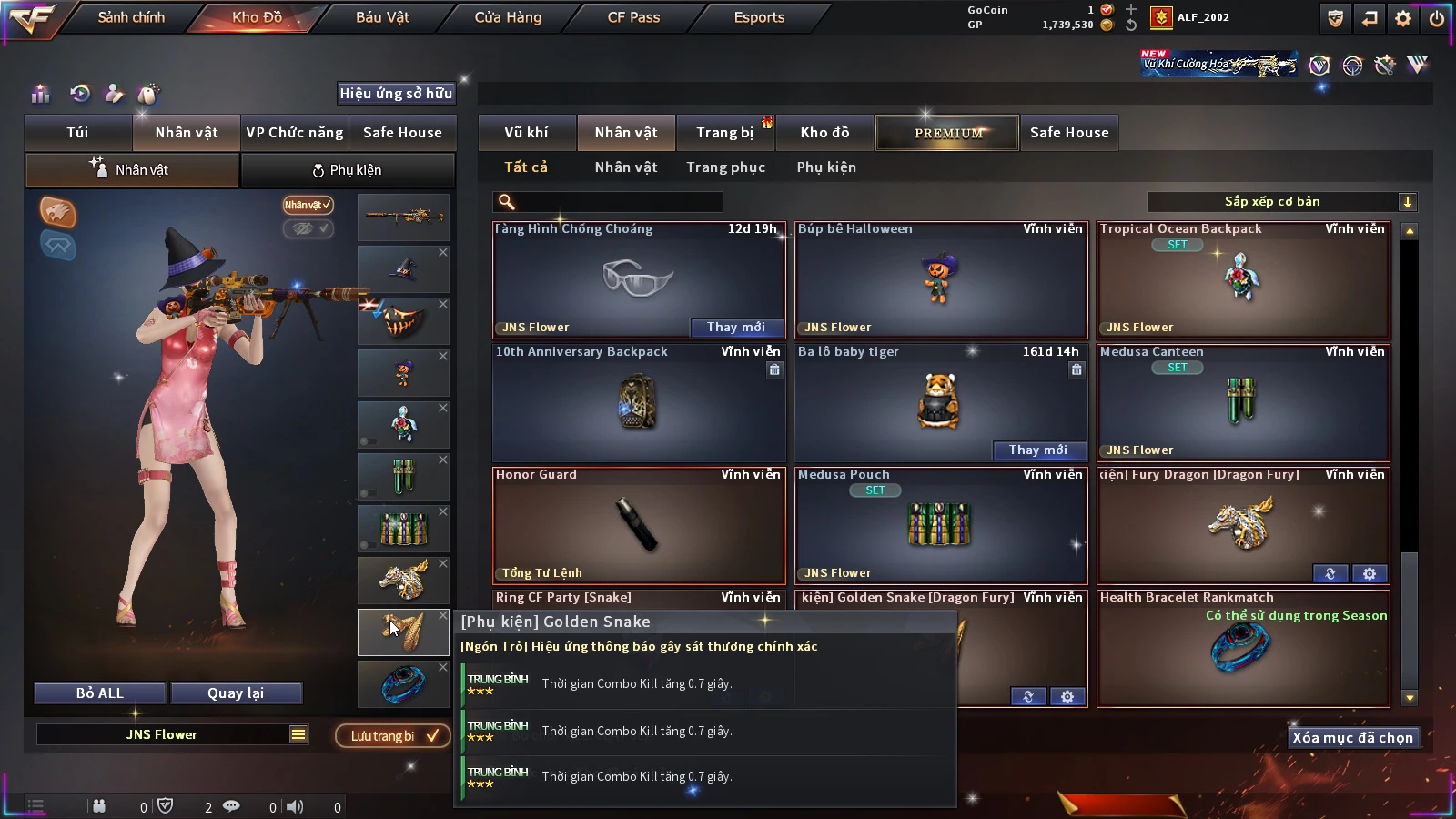Open the Esports section
The width and height of the screenshot is (1456, 819).
tap(759, 17)
